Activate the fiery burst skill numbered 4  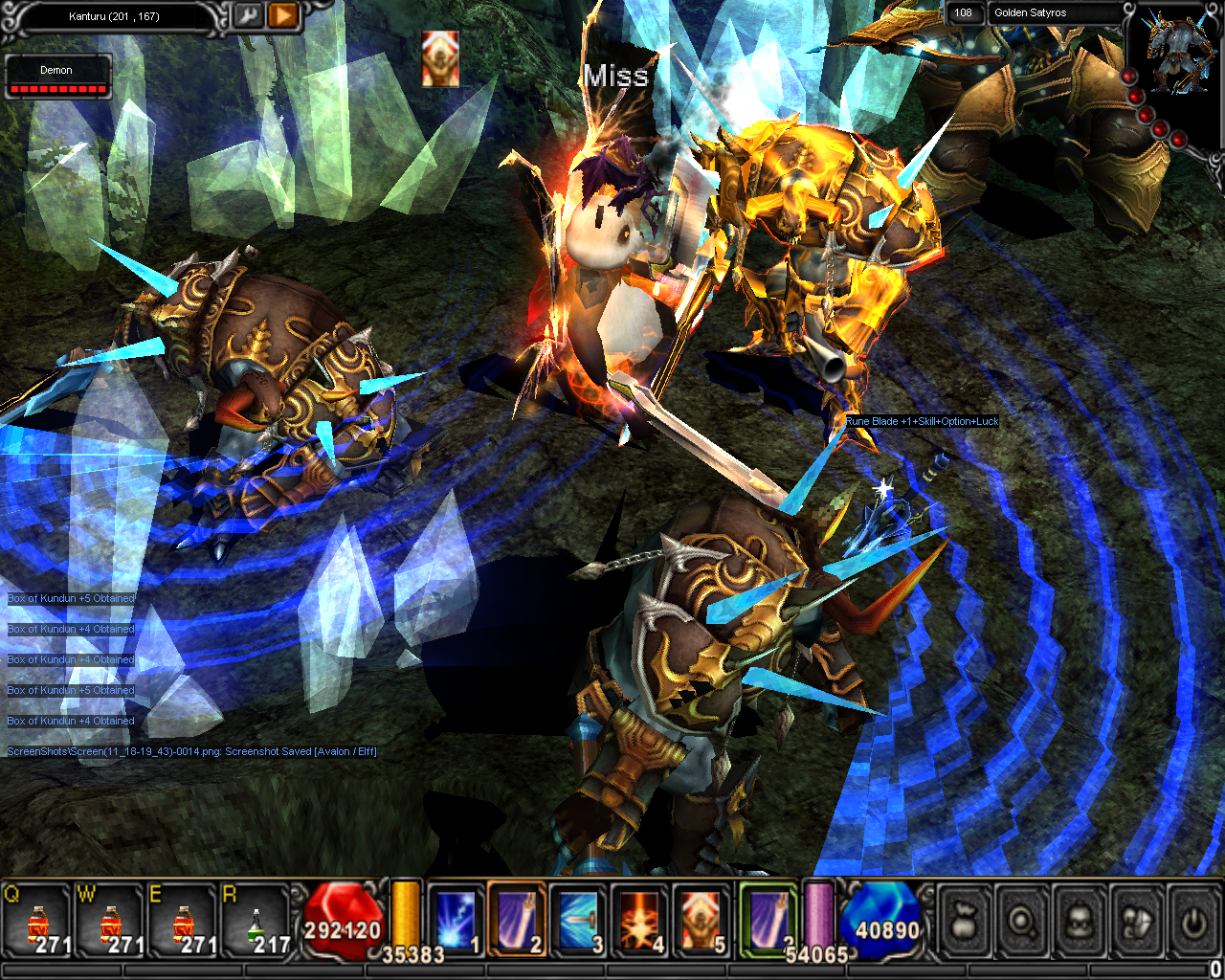click(639, 920)
